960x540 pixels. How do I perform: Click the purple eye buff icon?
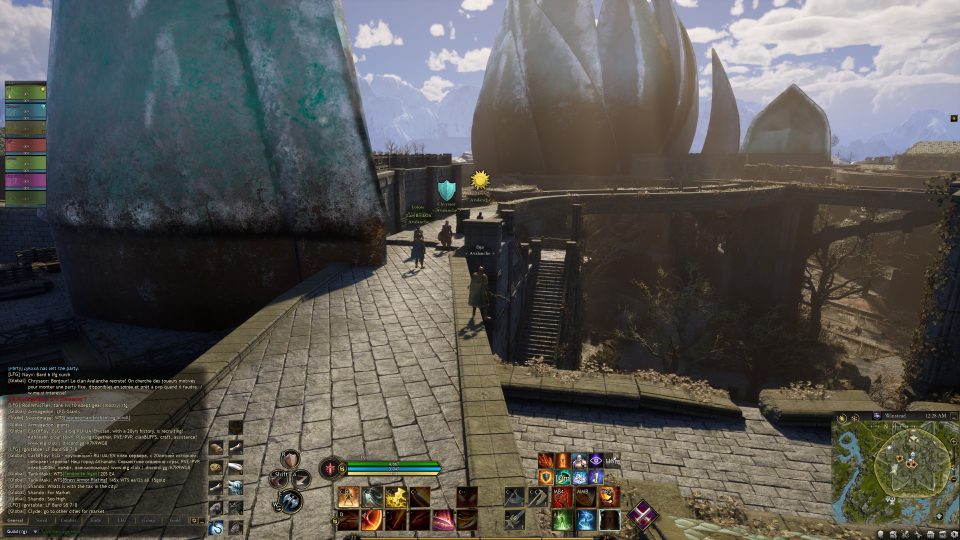[x=596, y=460]
